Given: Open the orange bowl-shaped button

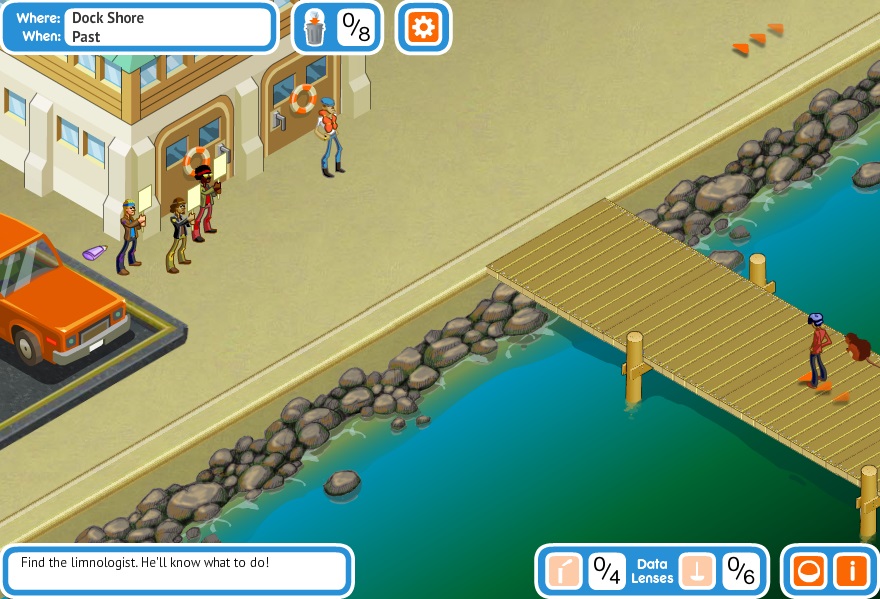Looking at the screenshot, I should 807,571.
